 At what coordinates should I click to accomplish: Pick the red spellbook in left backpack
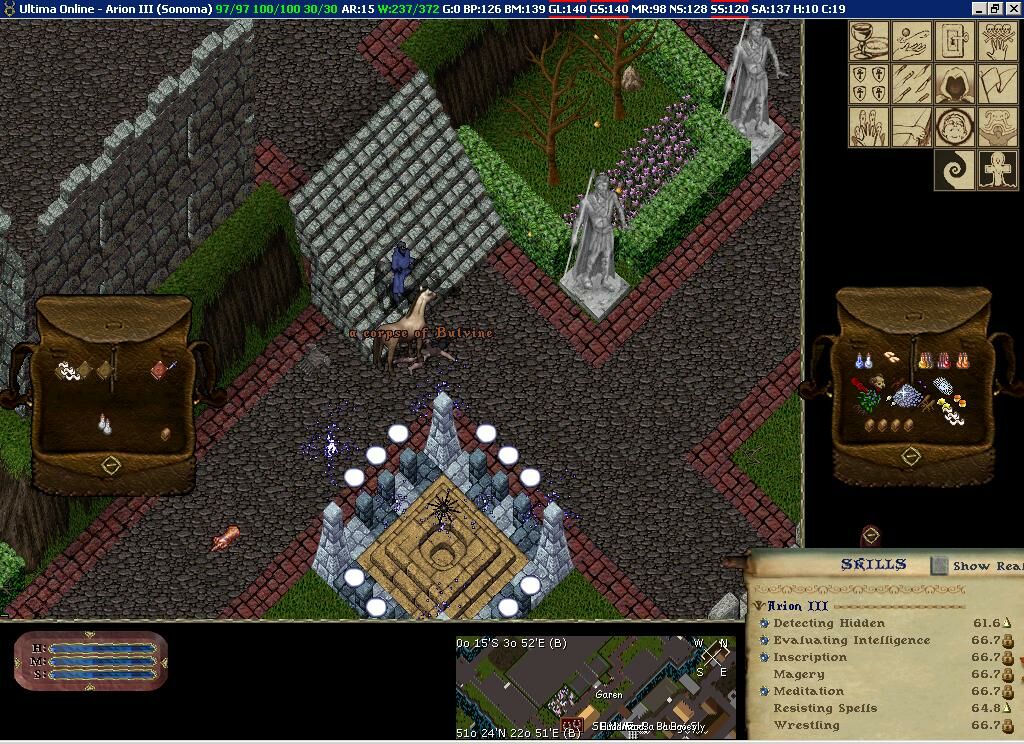pyautogui.click(x=160, y=370)
